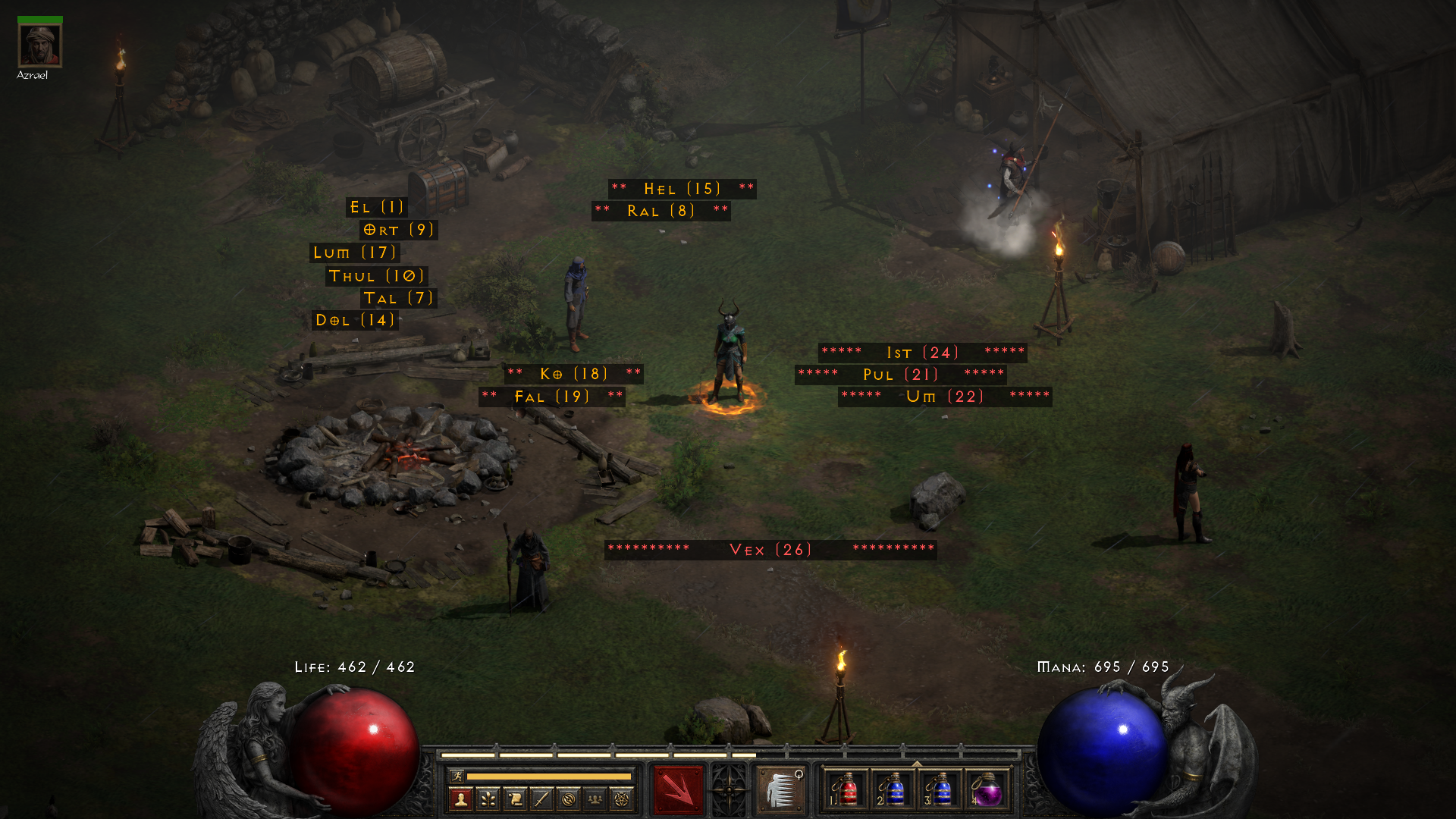Open the party screen people icon
This screenshot has height=819, width=1456.
tap(595, 799)
